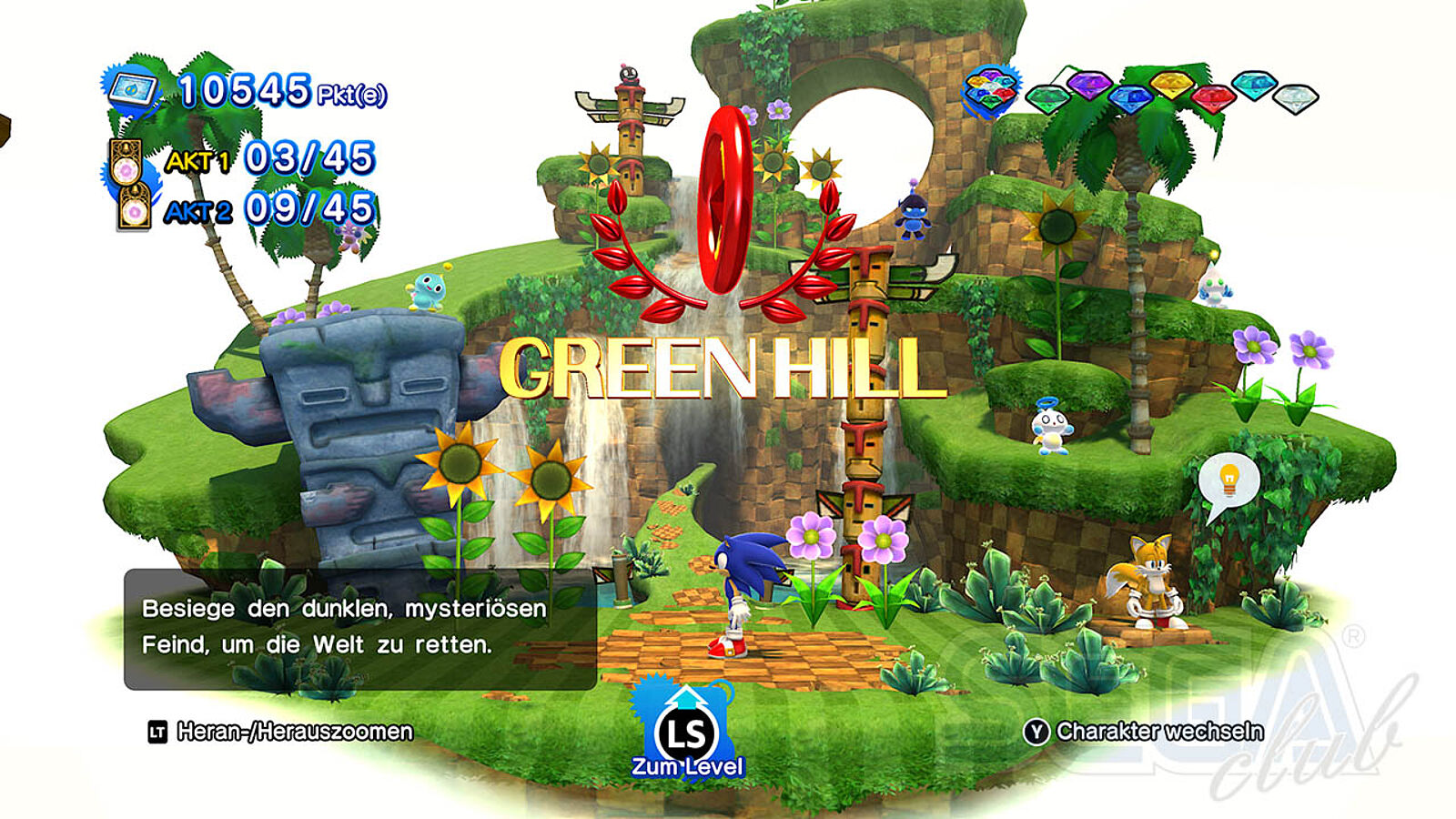The width and height of the screenshot is (1456, 819).
Task: Click the lightbulb hint speech bubble
Action: [x=1228, y=481]
